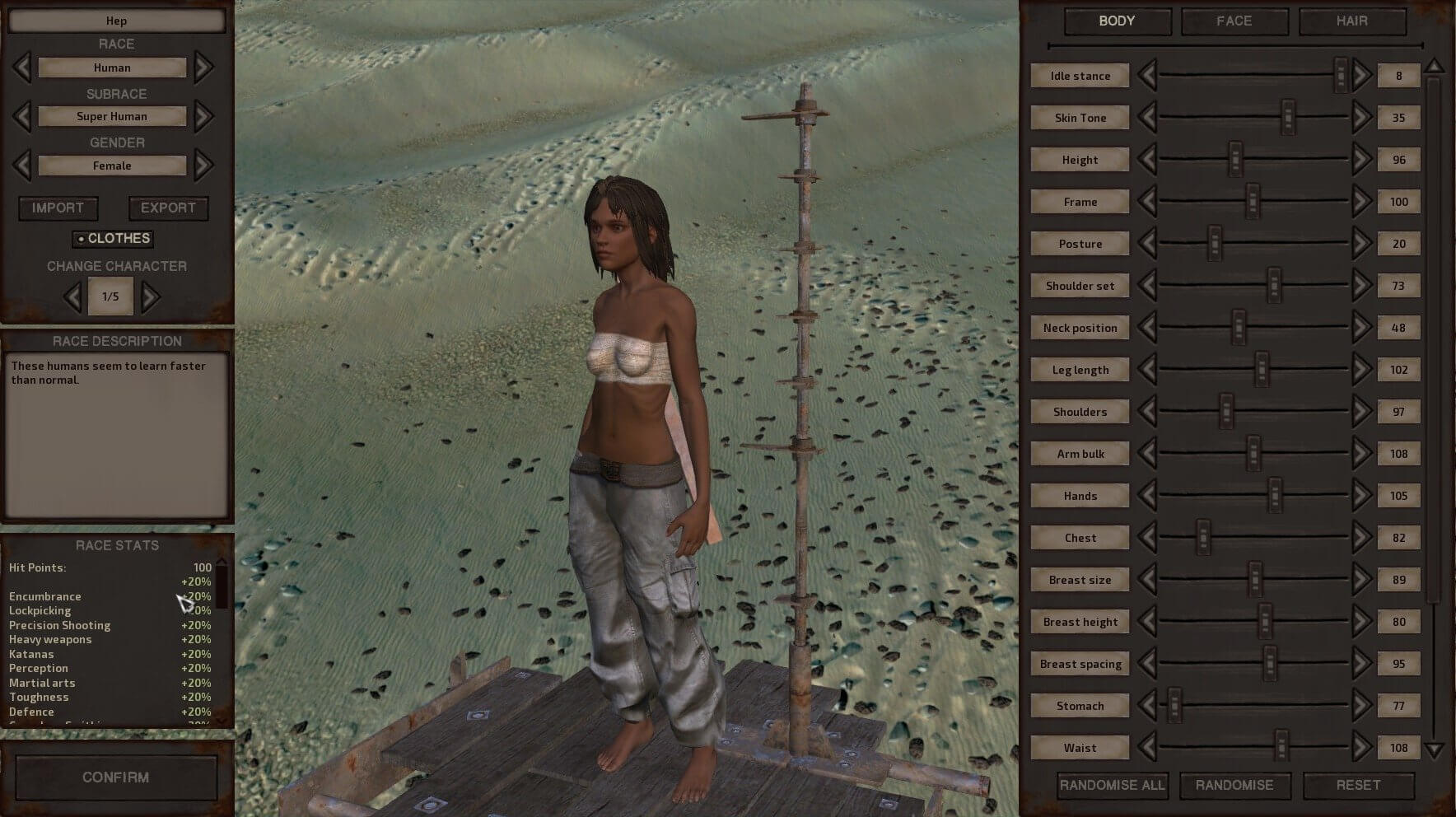Click RANDOMISE ALL button

click(1112, 786)
